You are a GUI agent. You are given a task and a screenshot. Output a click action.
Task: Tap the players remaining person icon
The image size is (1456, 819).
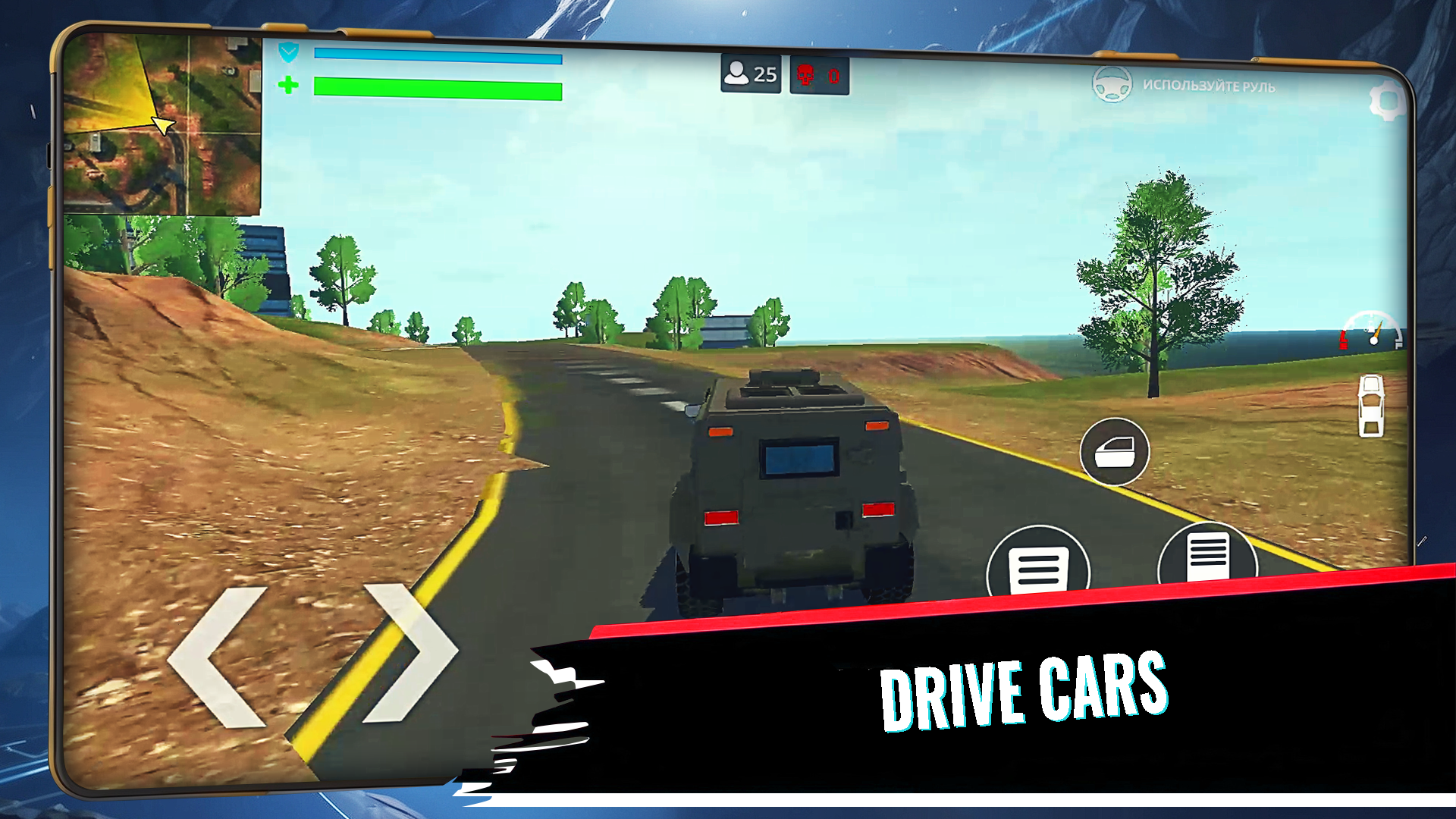[x=736, y=73]
